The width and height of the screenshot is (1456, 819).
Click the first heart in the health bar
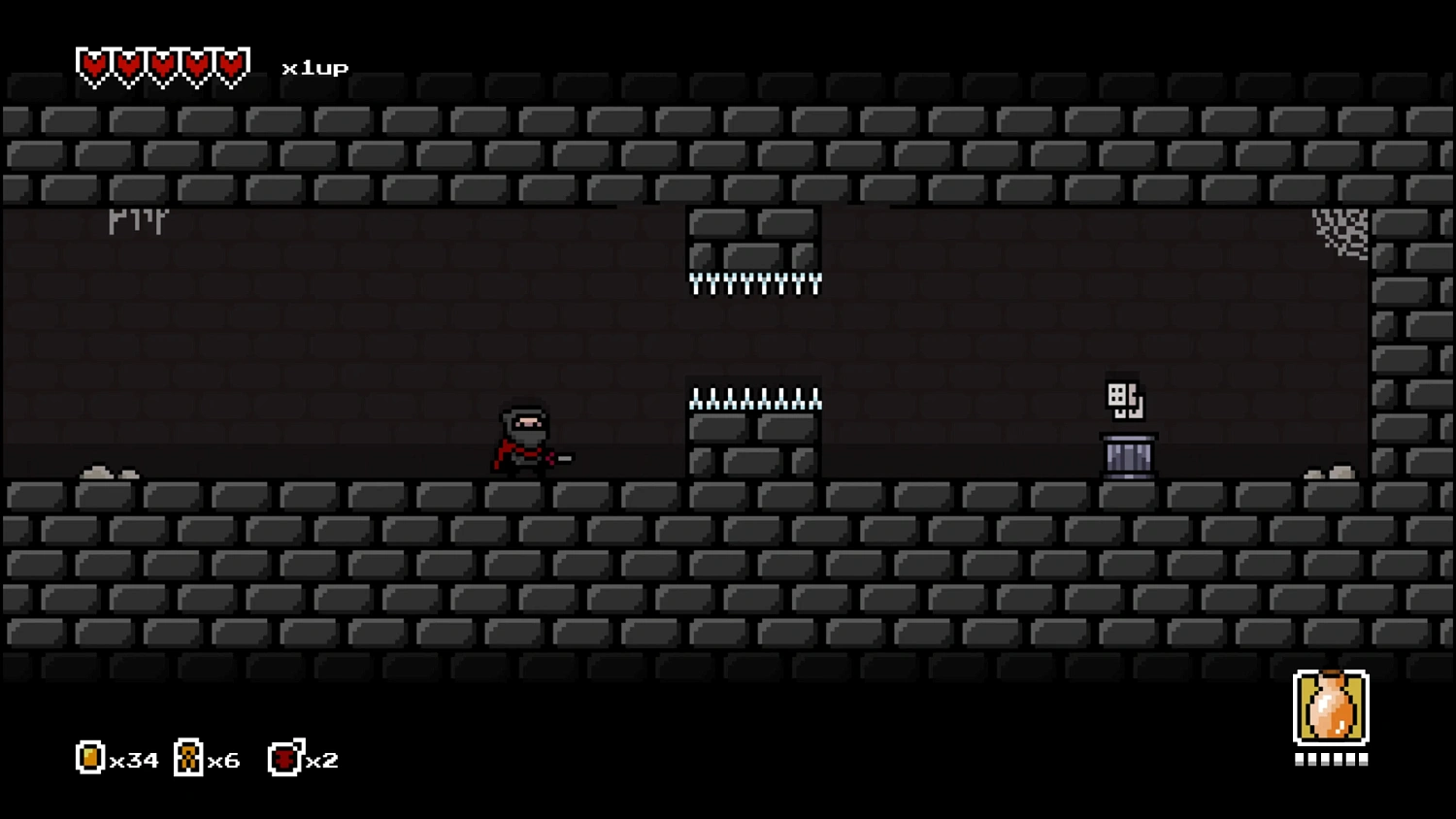click(92, 65)
